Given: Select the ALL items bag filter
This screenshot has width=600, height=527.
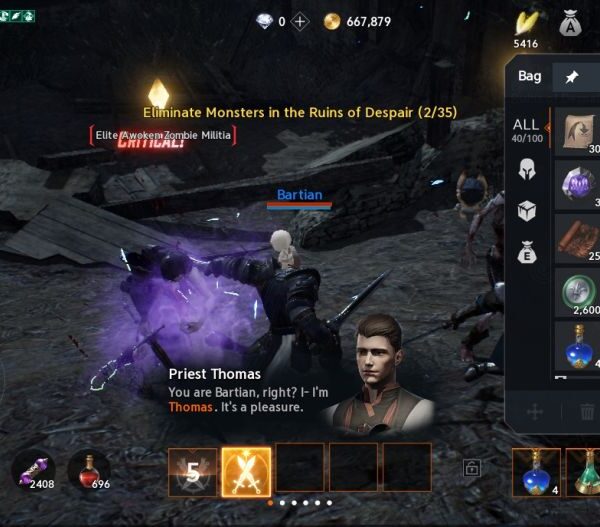Looking at the screenshot, I should [525, 131].
